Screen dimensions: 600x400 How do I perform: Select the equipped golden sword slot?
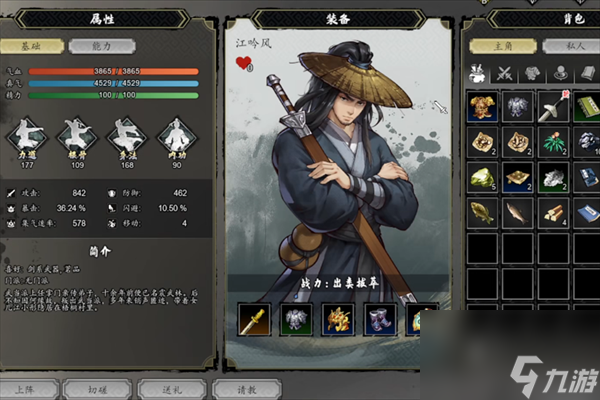click(x=254, y=320)
